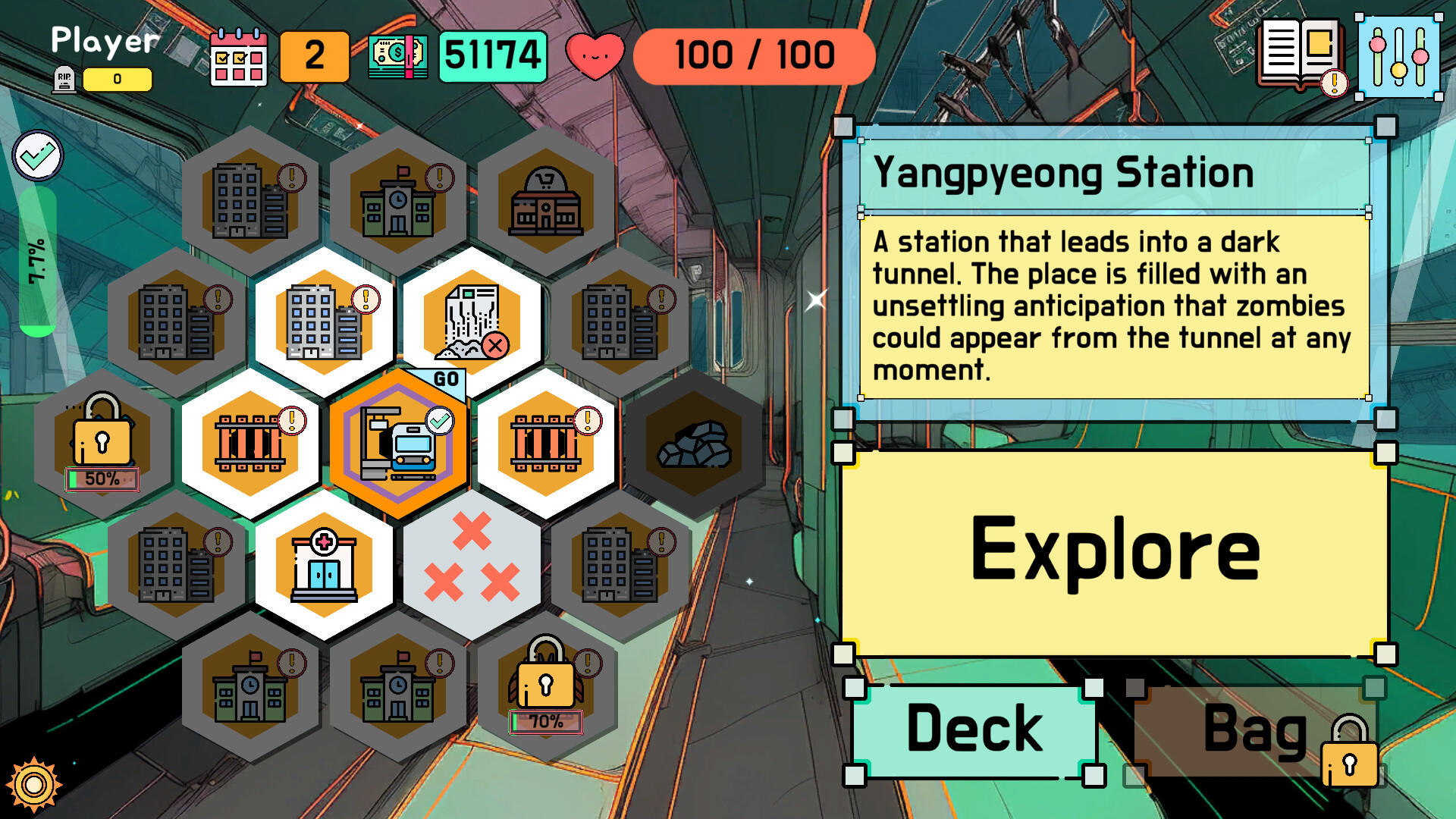Click the landfill tile with red X

470,322
